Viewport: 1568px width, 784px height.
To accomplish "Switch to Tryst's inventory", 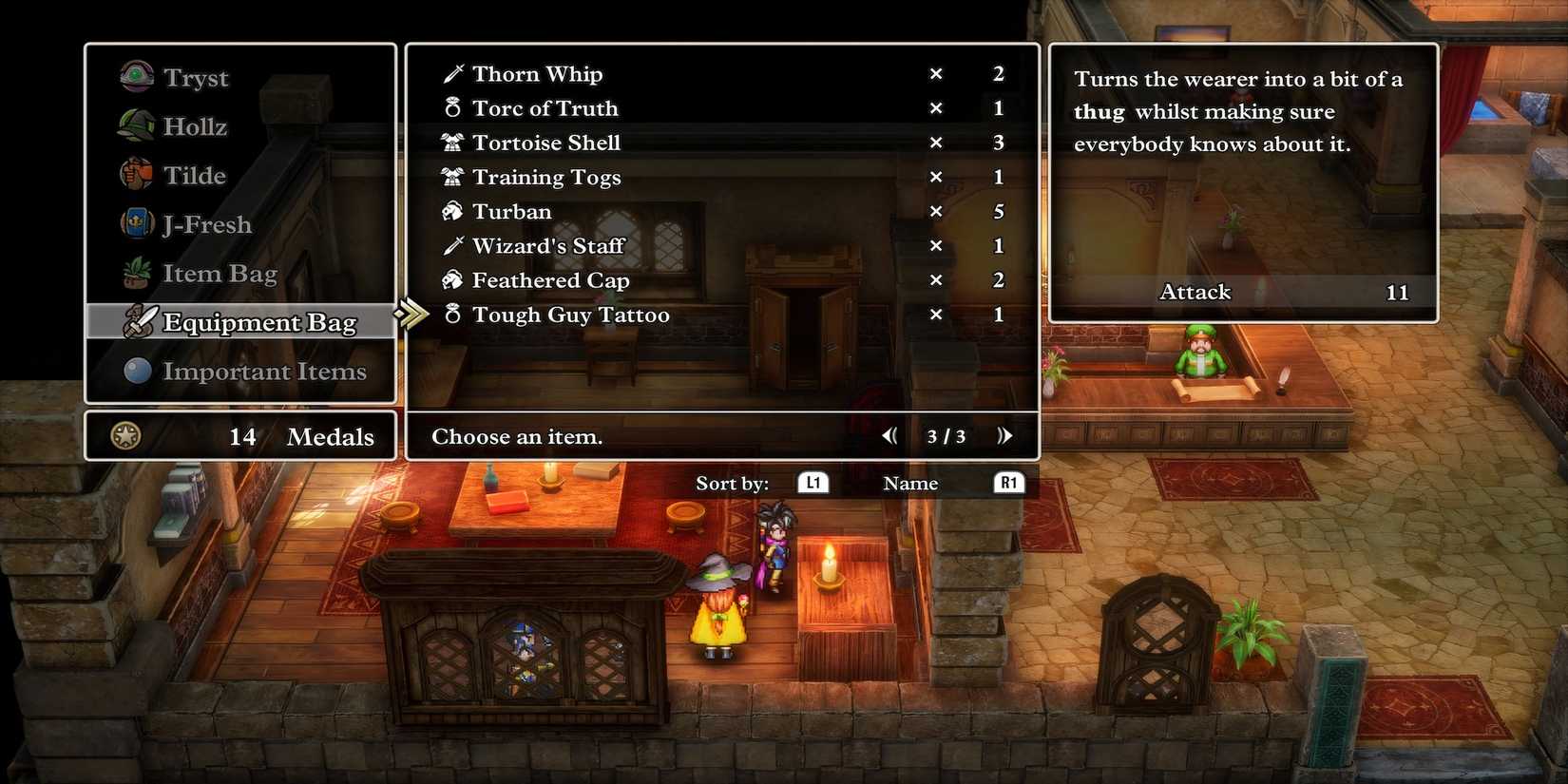I will tap(196, 77).
